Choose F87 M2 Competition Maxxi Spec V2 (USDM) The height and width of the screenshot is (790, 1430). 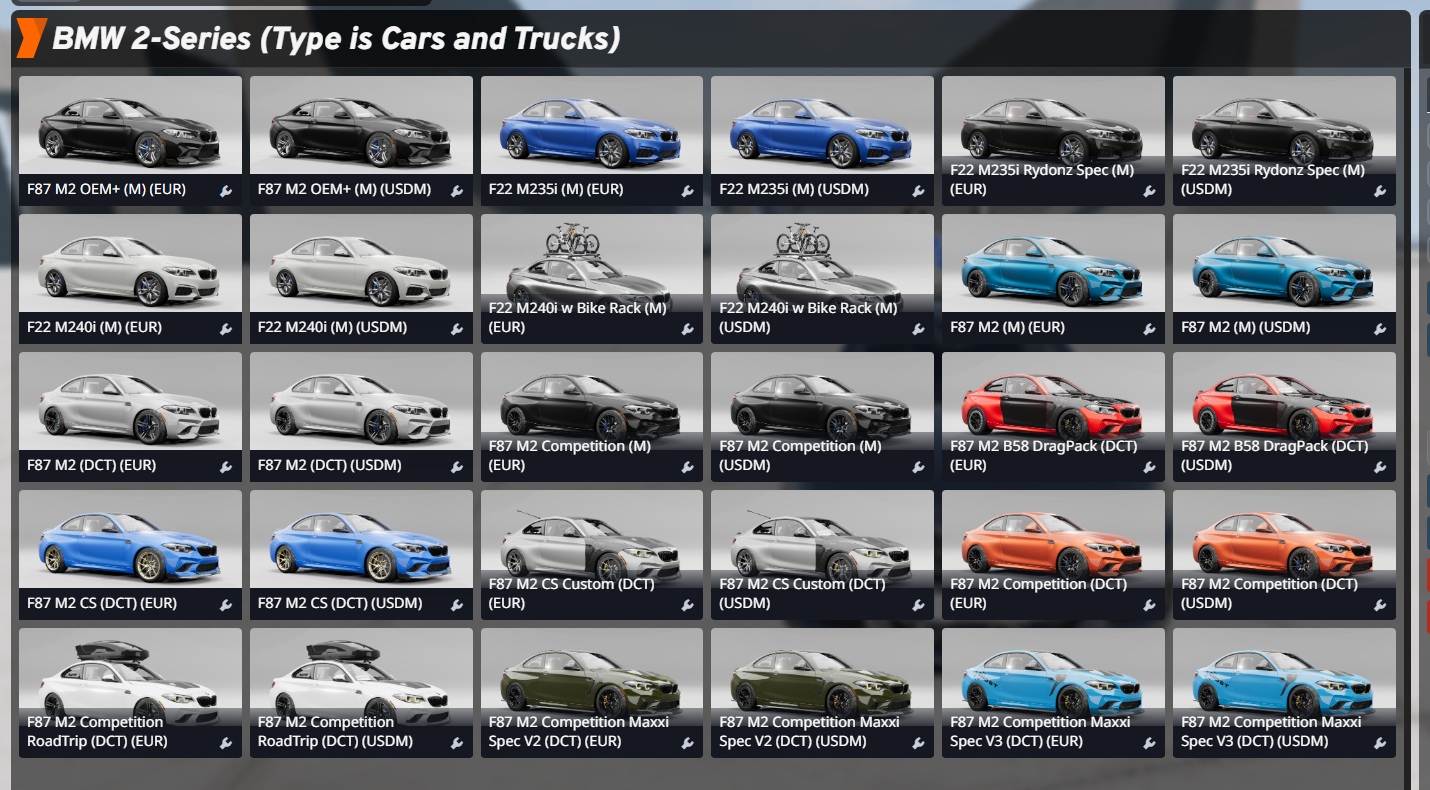coord(822,682)
